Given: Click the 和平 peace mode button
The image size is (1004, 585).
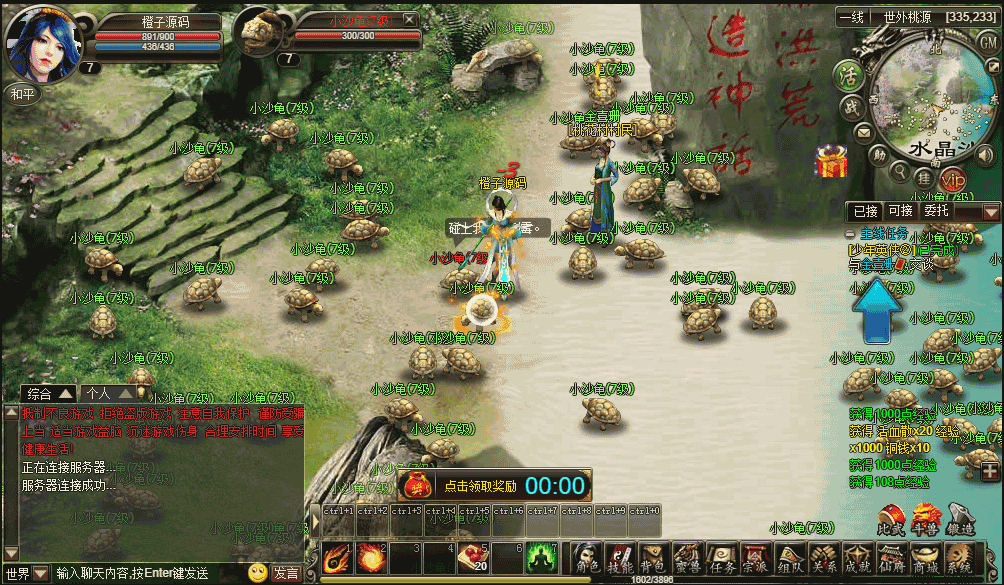Looking at the screenshot, I should tap(22, 93).
